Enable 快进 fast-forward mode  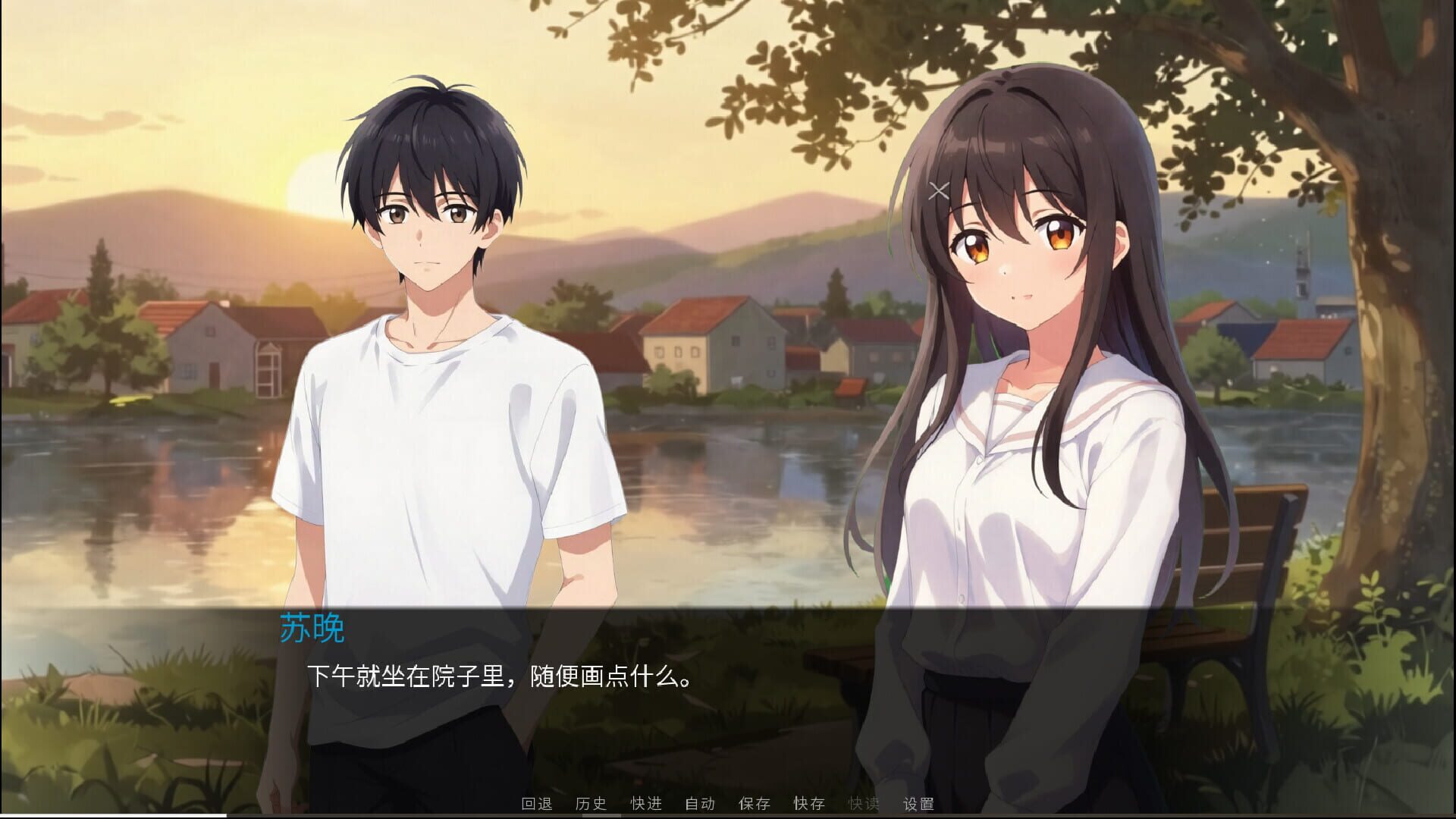645,804
